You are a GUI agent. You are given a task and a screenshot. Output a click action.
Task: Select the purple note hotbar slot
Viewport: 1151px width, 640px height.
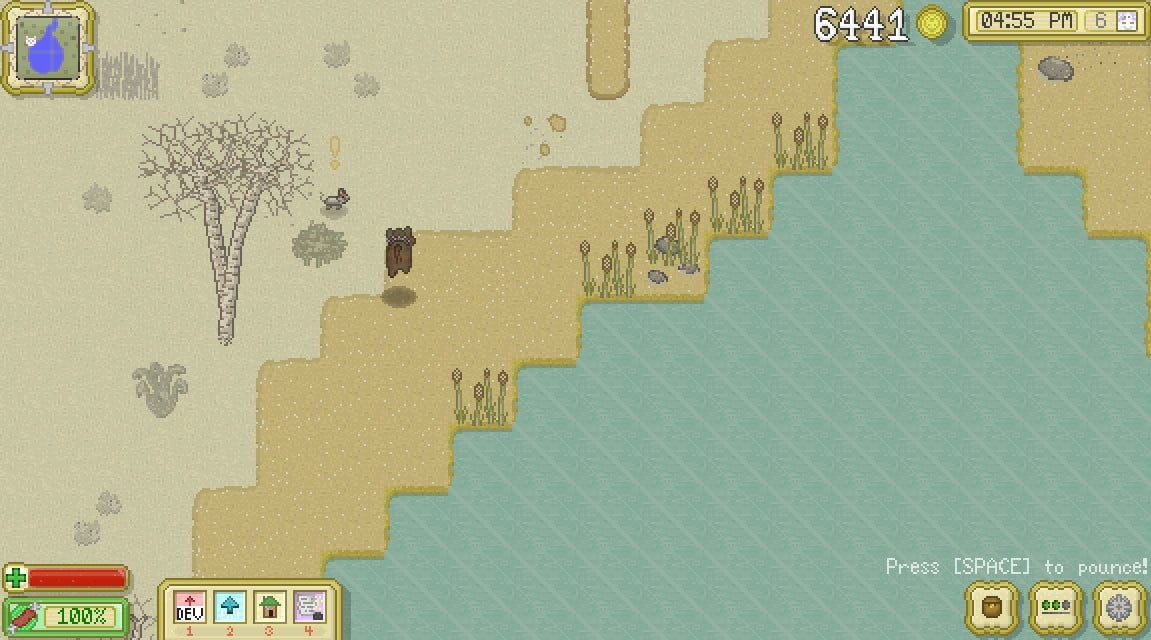pyautogui.click(x=310, y=607)
